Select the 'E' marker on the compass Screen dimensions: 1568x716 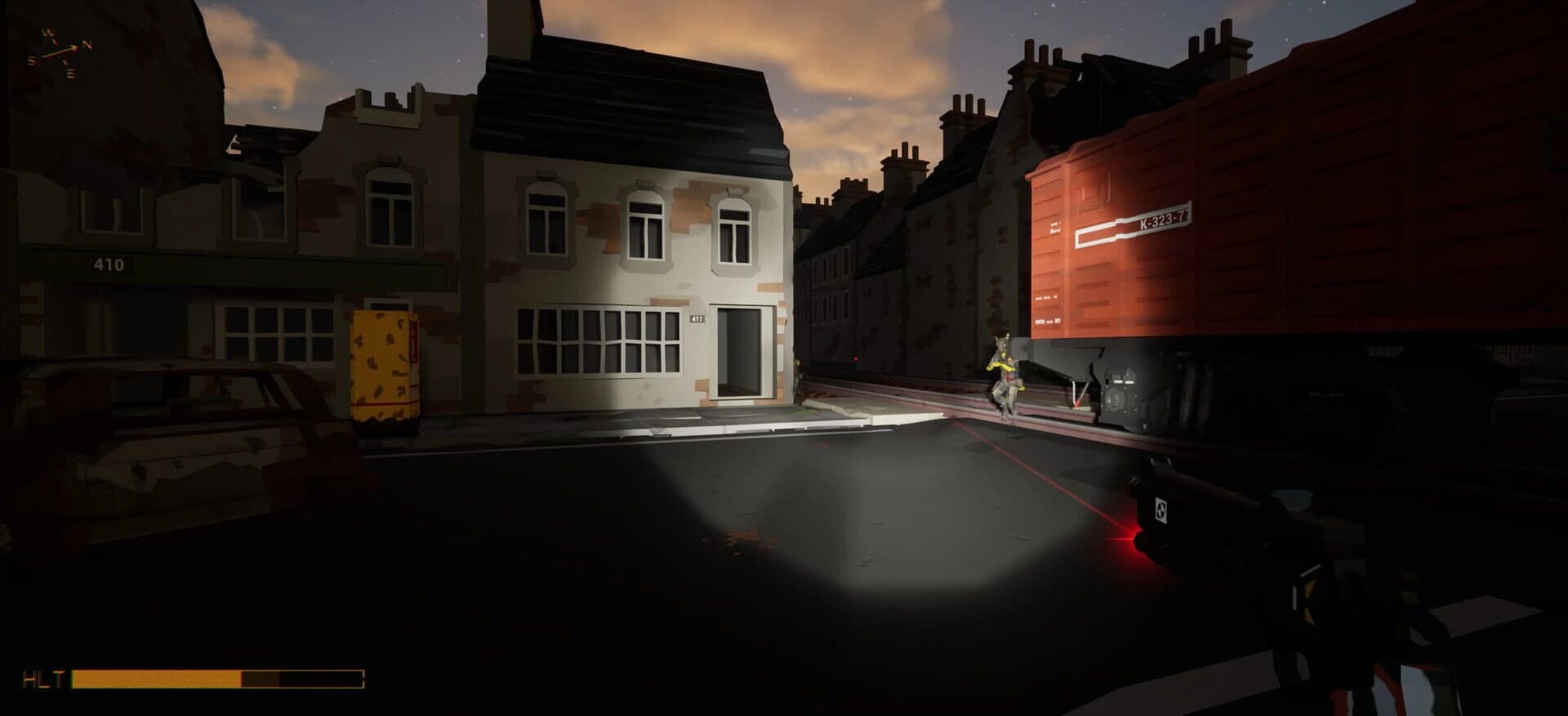pyautogui.click(x=71, y=73)
